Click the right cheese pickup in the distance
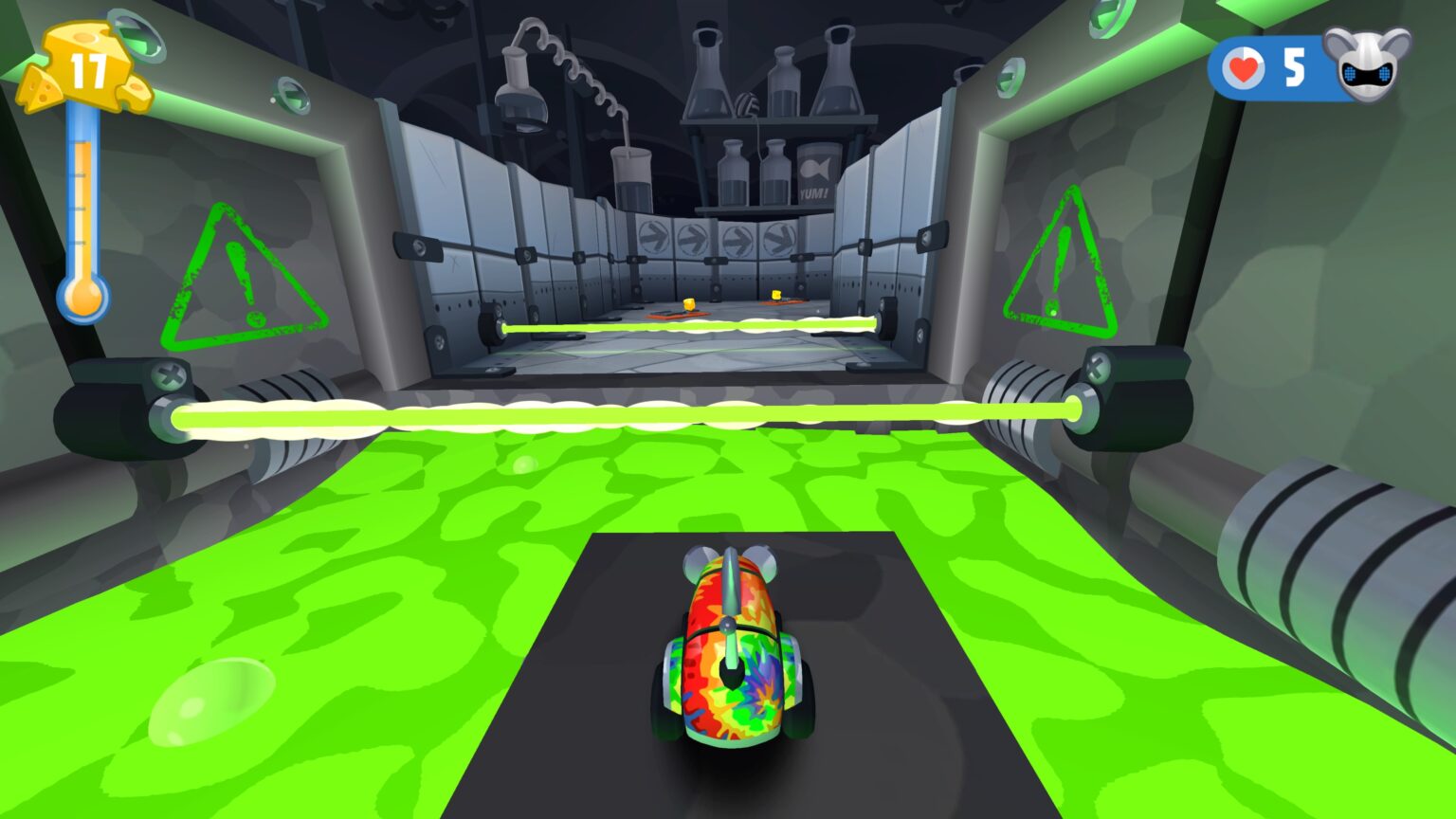Image resolution: width=1456 pixels, height=819 pixels. (777, 297)
